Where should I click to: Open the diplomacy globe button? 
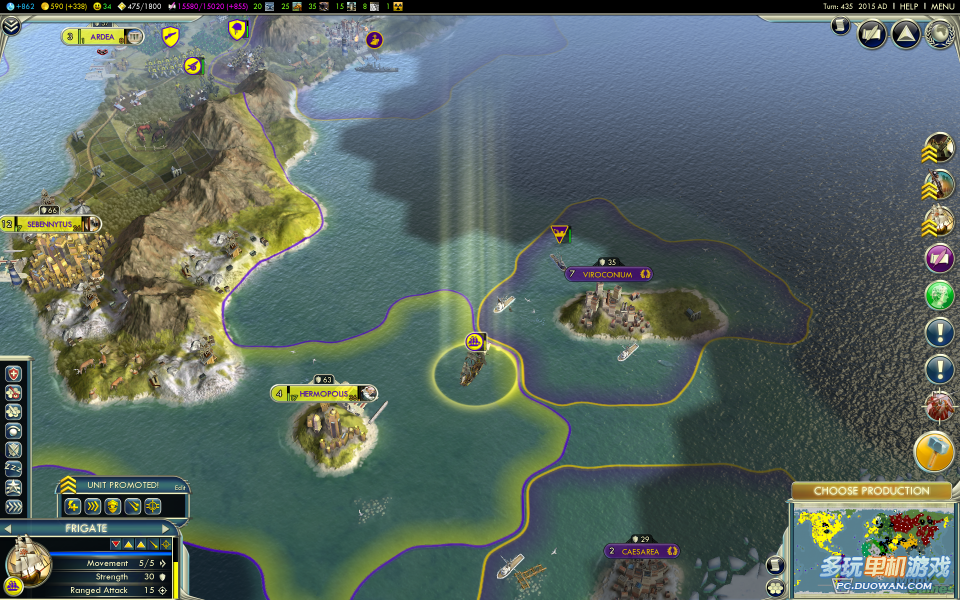(x=939, y=35)
